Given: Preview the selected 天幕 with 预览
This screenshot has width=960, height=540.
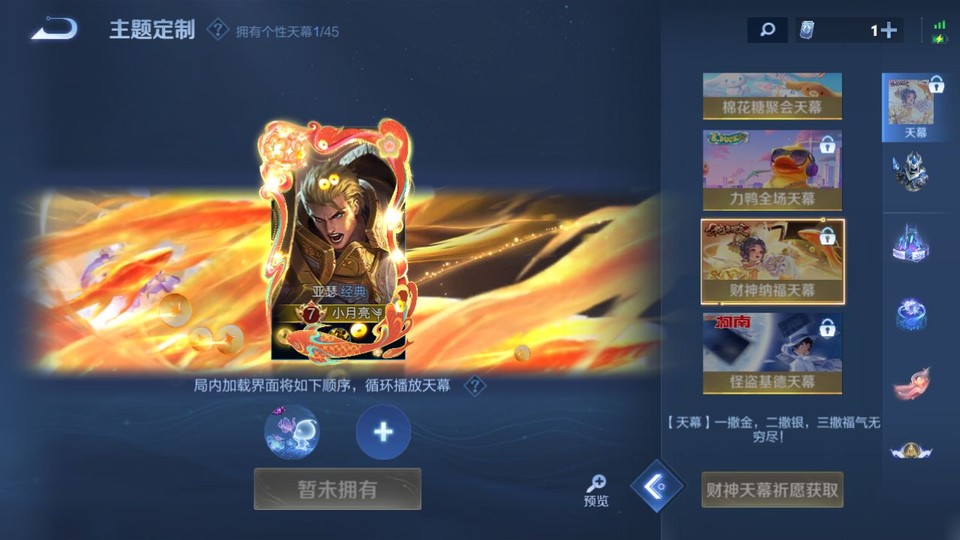Looking at the screenshot, I should click(596, 490).
